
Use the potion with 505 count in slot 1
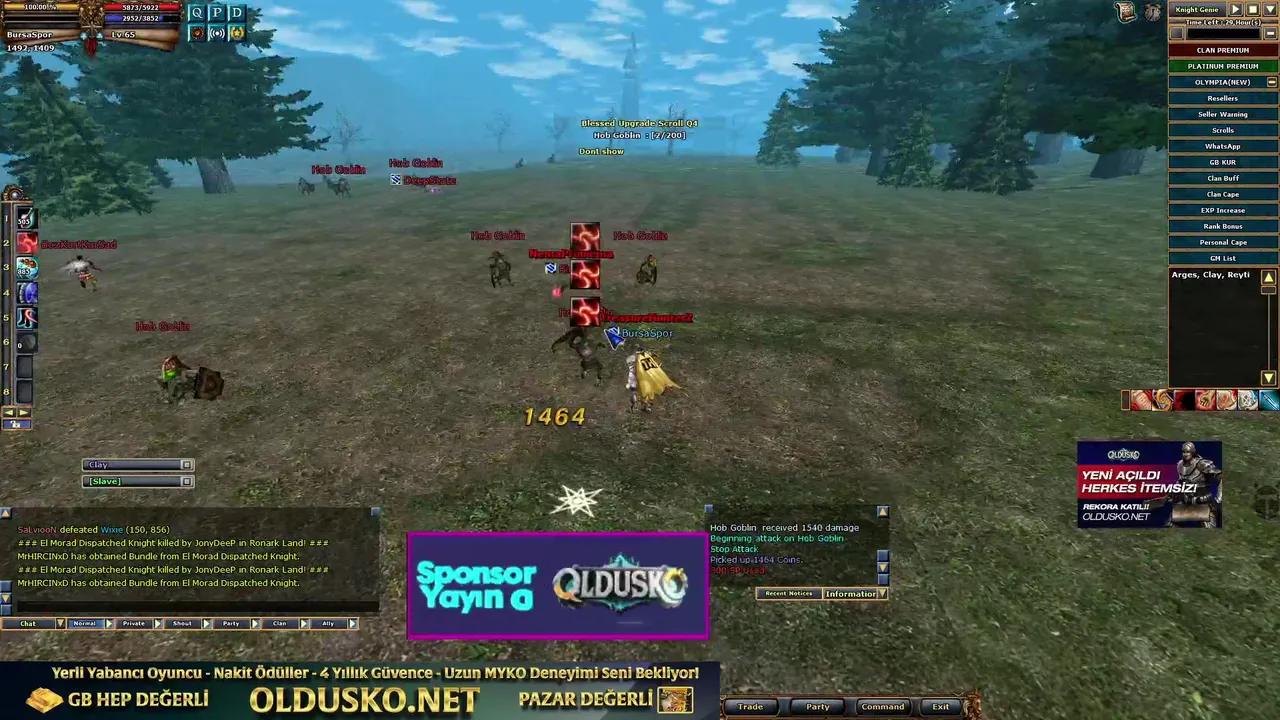pyautogui.click(x=25, y=219)
